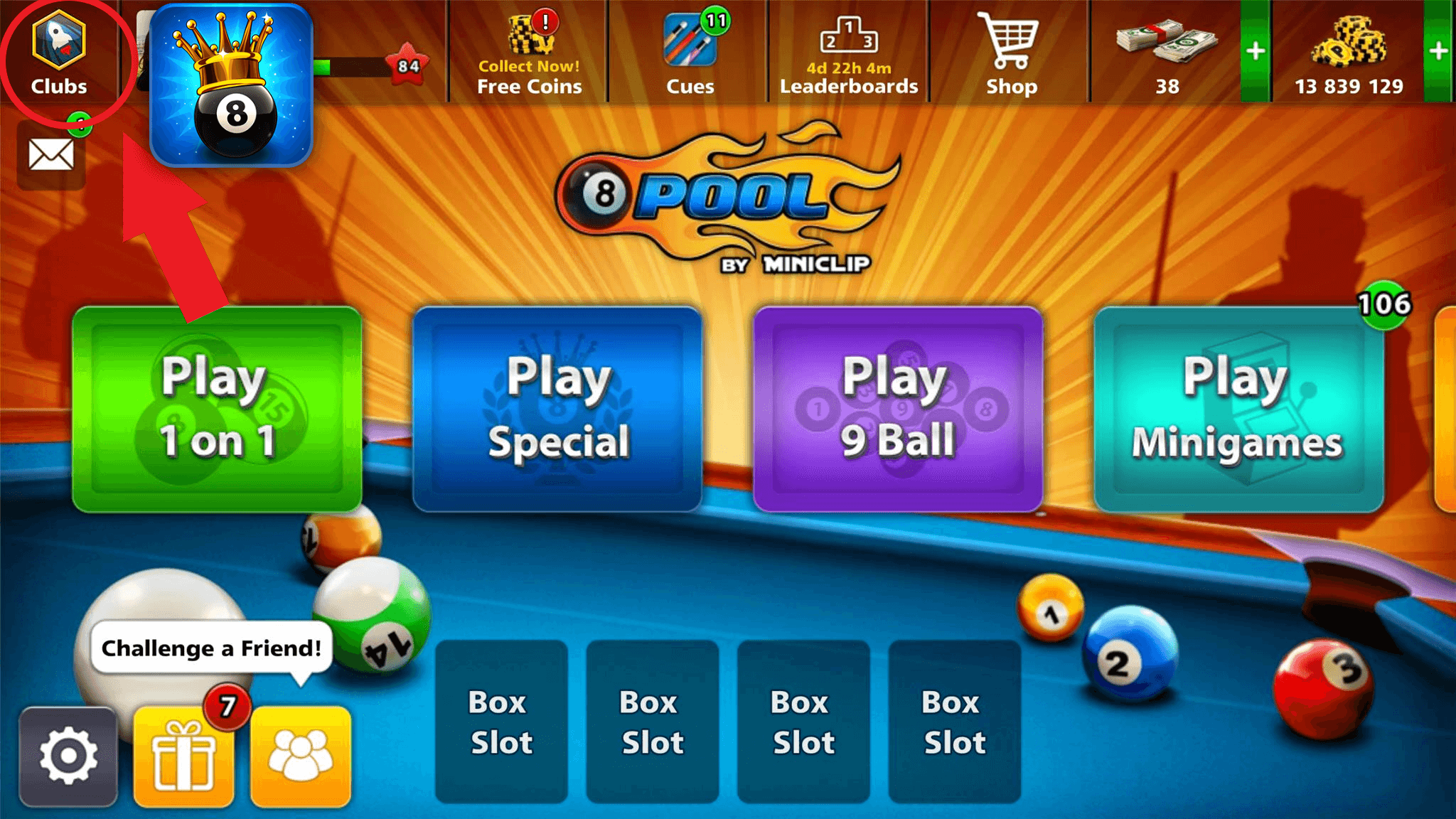This screenshot has height=819, width=1456.
Task: Open your inbox messages
Action: click(48, 153)
